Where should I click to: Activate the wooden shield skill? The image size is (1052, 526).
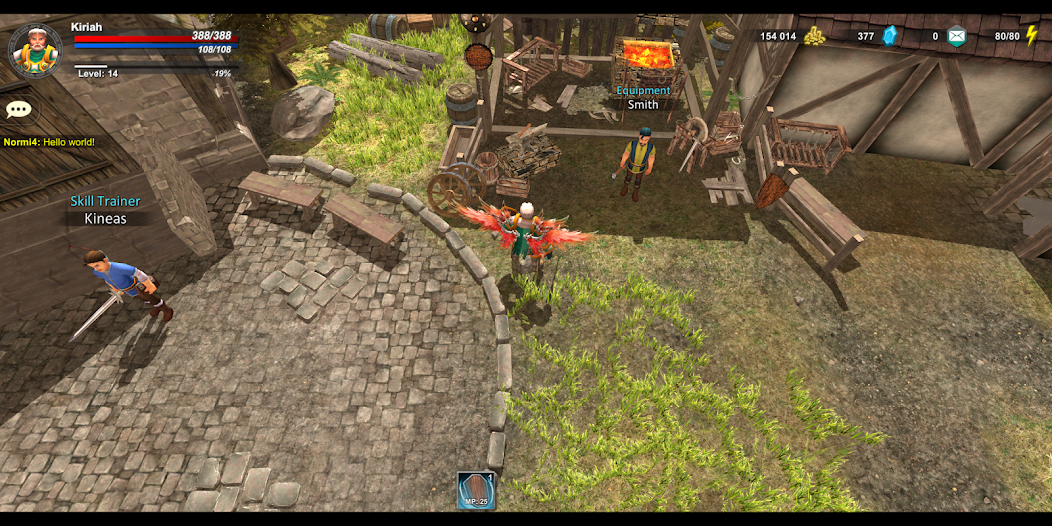[476, 490]
